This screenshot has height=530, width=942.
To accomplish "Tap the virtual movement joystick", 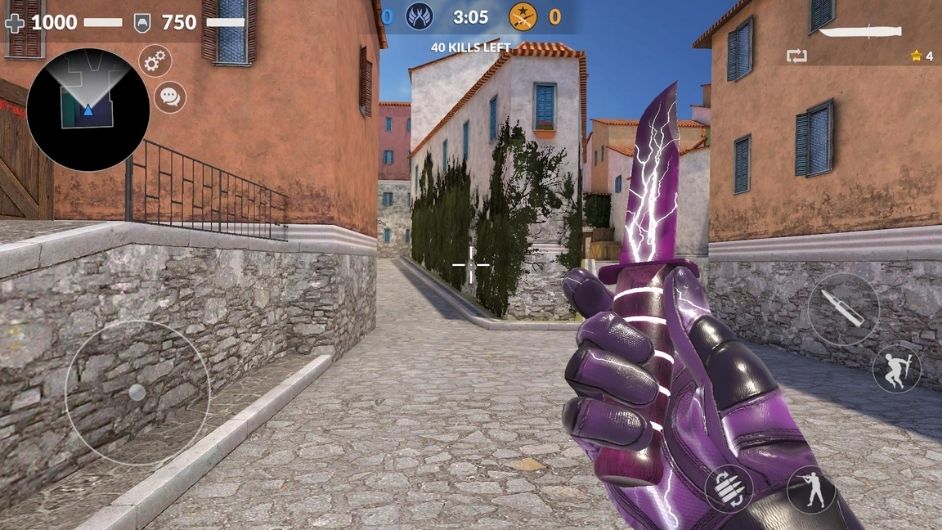I will pos(137,392).
